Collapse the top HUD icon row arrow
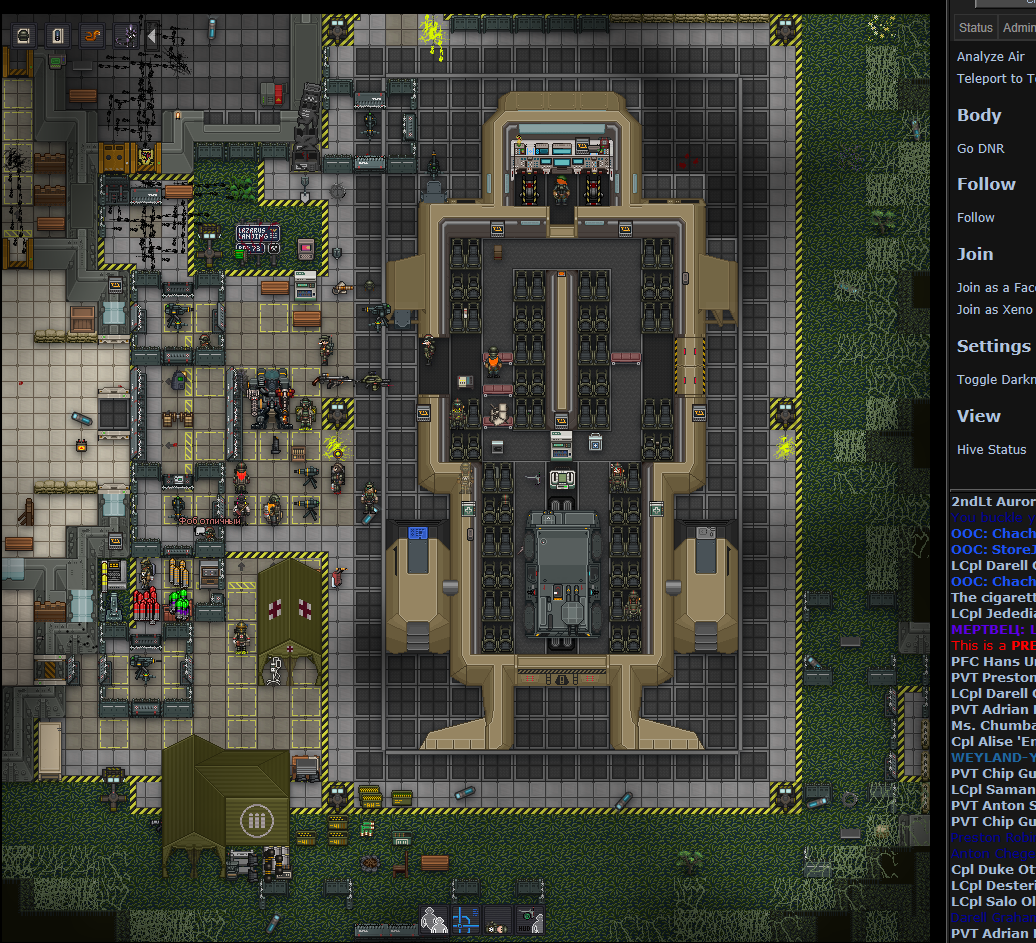This screenshot has width=1036, height=943. tap(152, 36)
